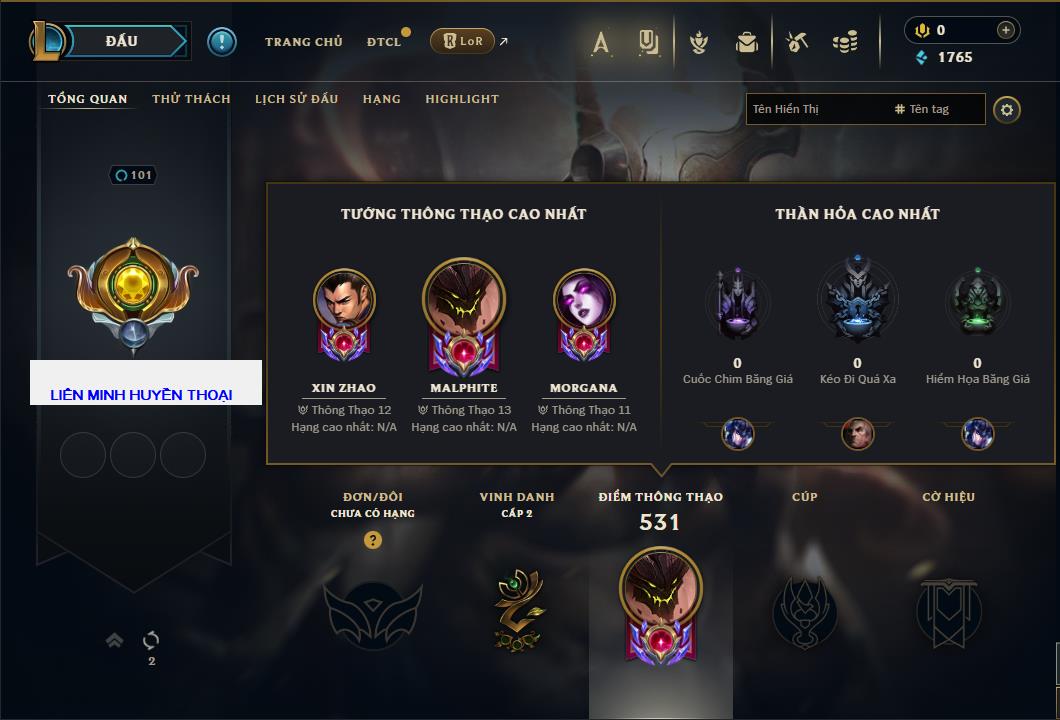Click the plus button to buy RP

point(1005,30)
